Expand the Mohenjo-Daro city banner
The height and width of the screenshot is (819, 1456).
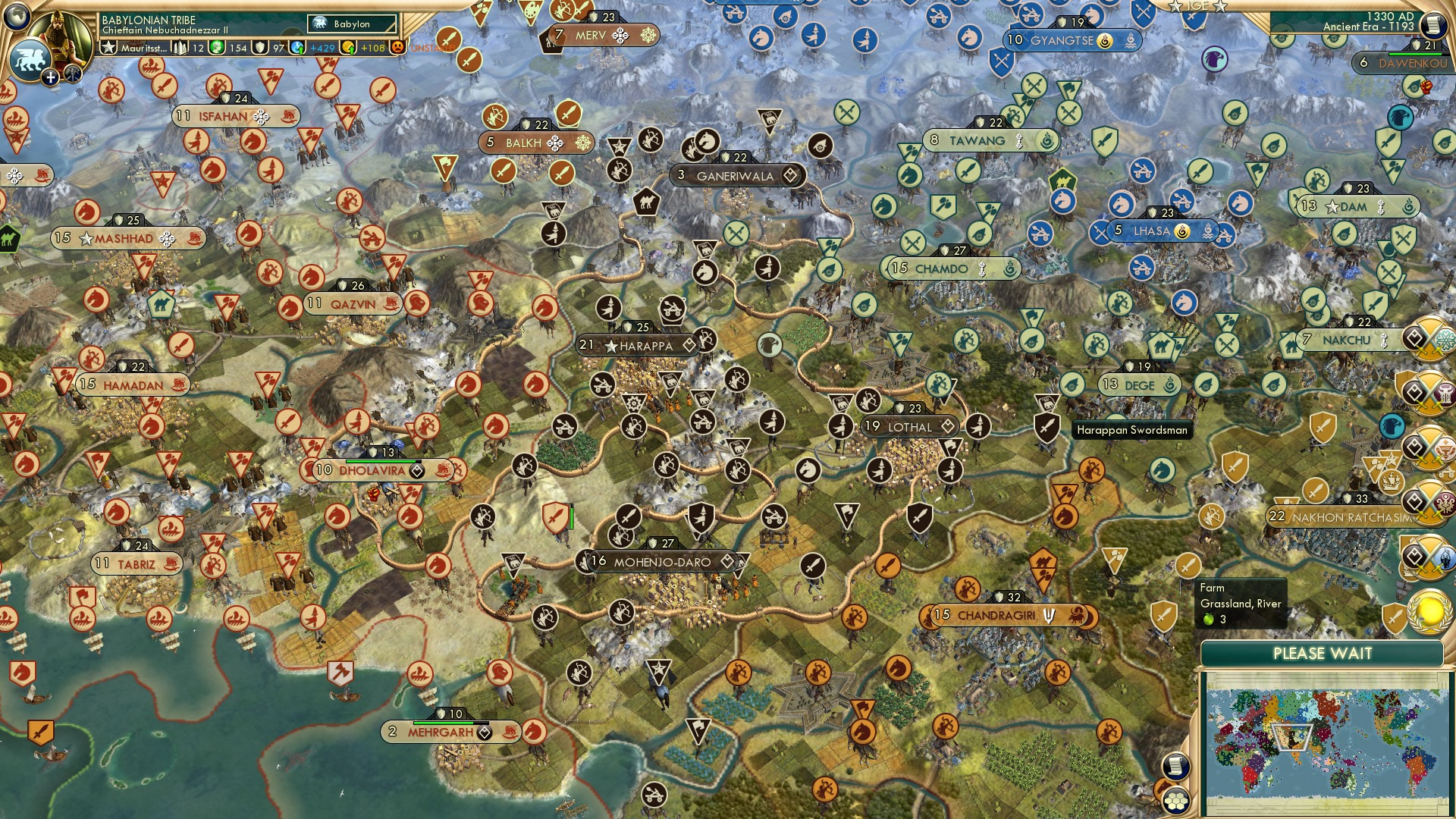coord(660,562)
